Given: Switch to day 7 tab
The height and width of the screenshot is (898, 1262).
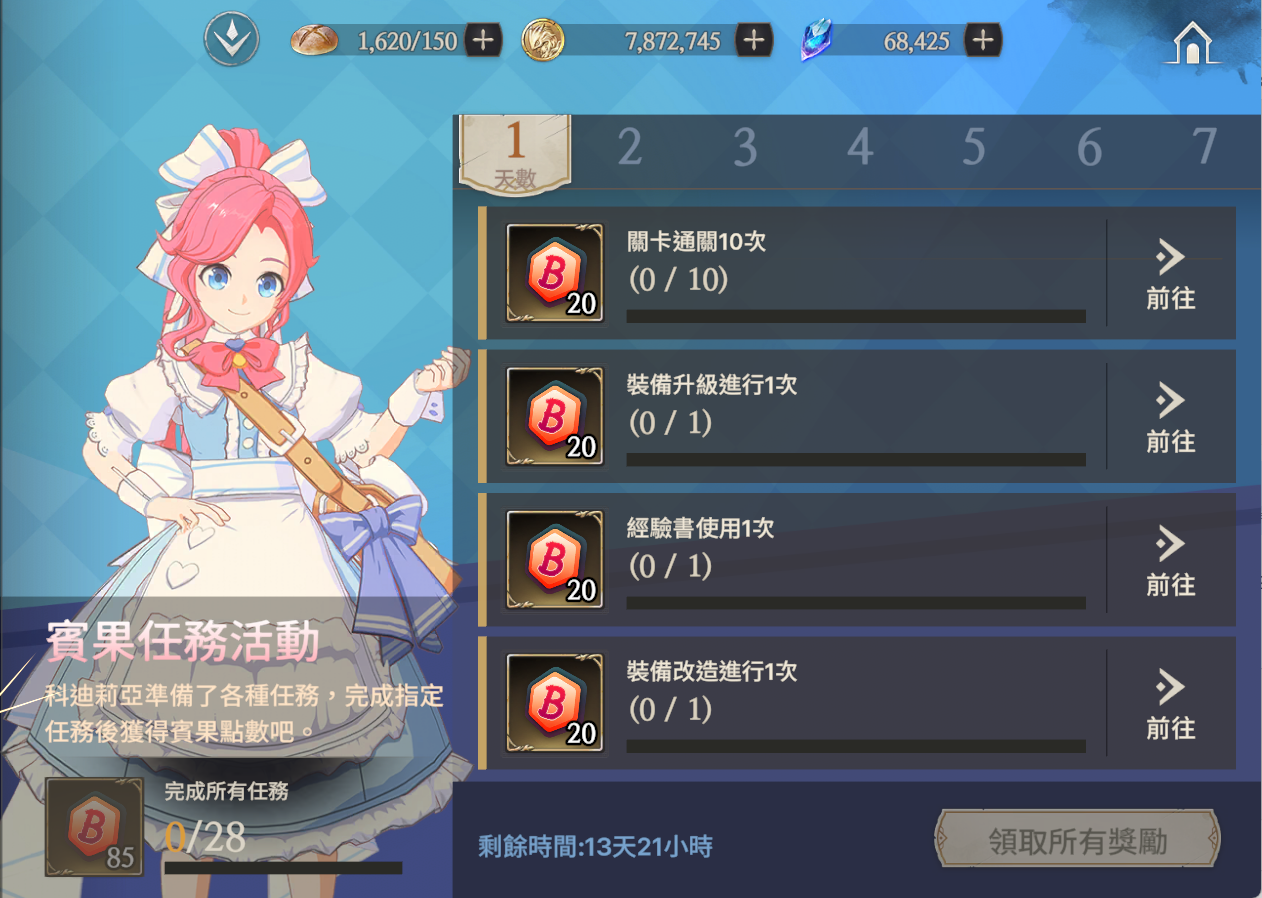Looking at the screenshot, I should pos(1204,148).
